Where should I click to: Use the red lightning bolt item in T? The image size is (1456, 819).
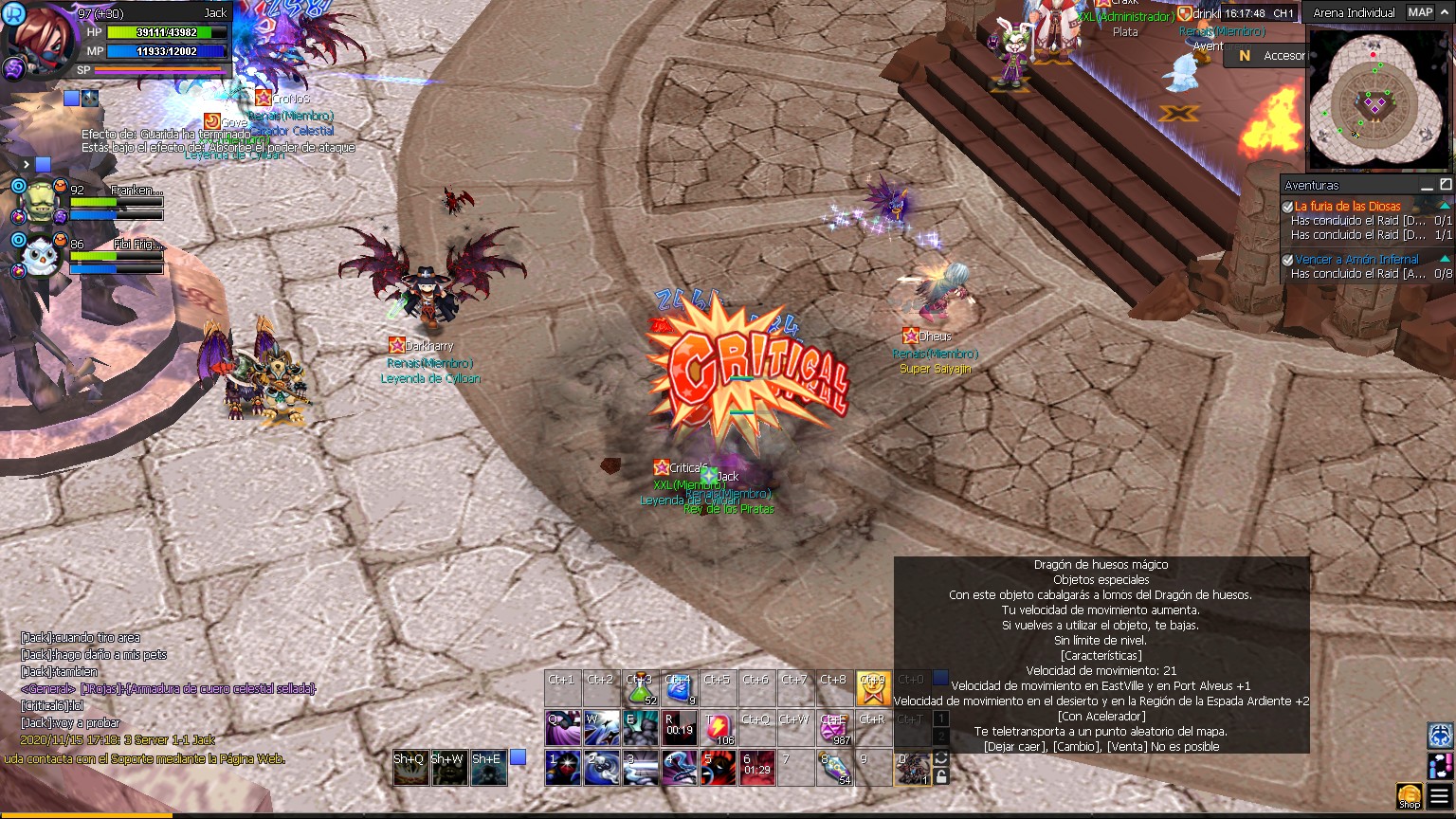pyautogui.click(x=718, y=728)
